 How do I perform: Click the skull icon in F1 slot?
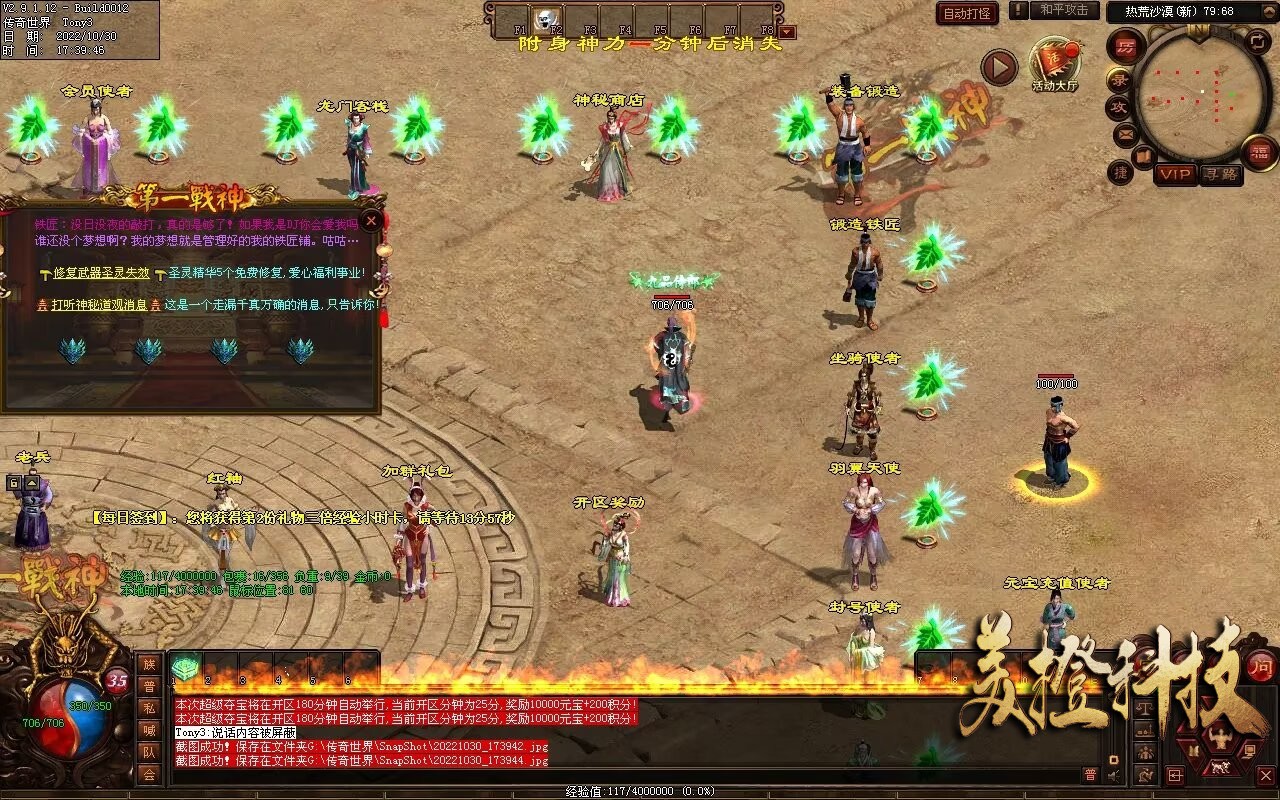point(547,18)
